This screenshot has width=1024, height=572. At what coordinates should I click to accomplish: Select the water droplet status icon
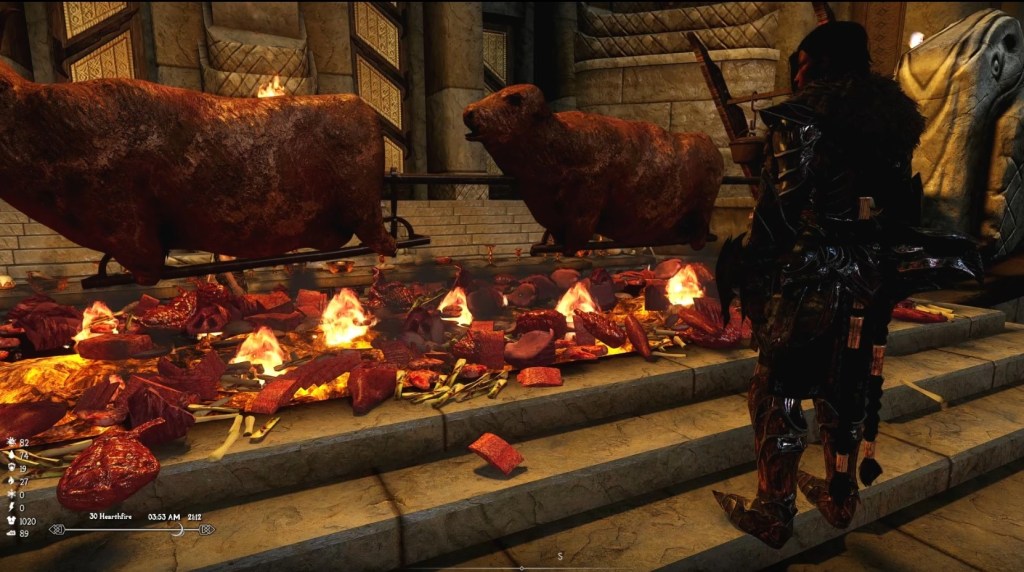pyautogui.click(x=10, y=455)
